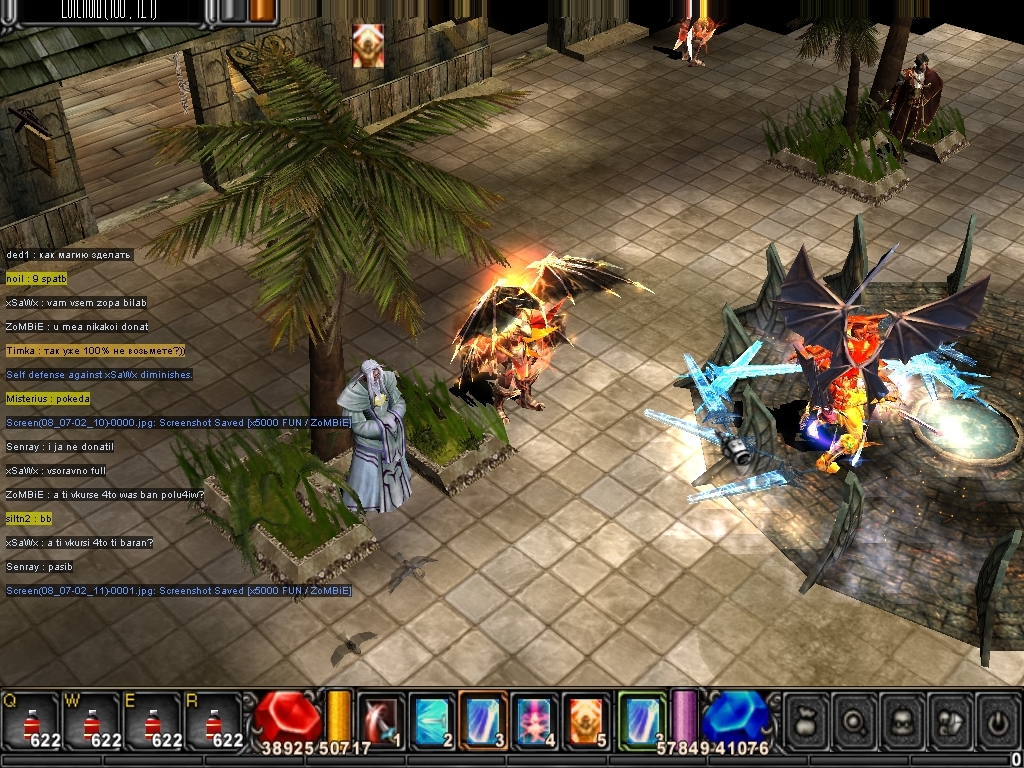Select the cyan thrust skill in slot 2
Viewport: 1024px width, 768px height.
pyautogui.click(x=432, y=720)
